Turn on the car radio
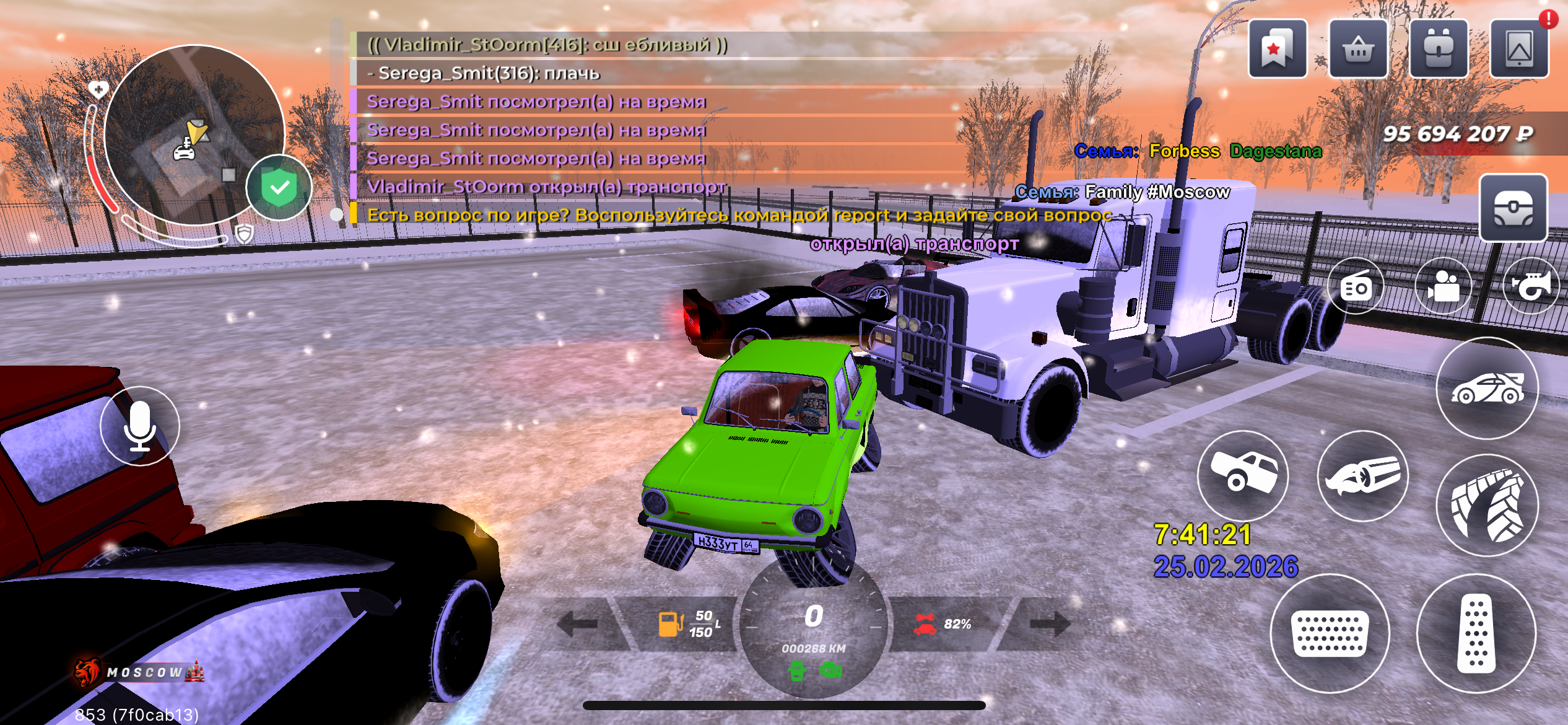 tap(1356, 286)
